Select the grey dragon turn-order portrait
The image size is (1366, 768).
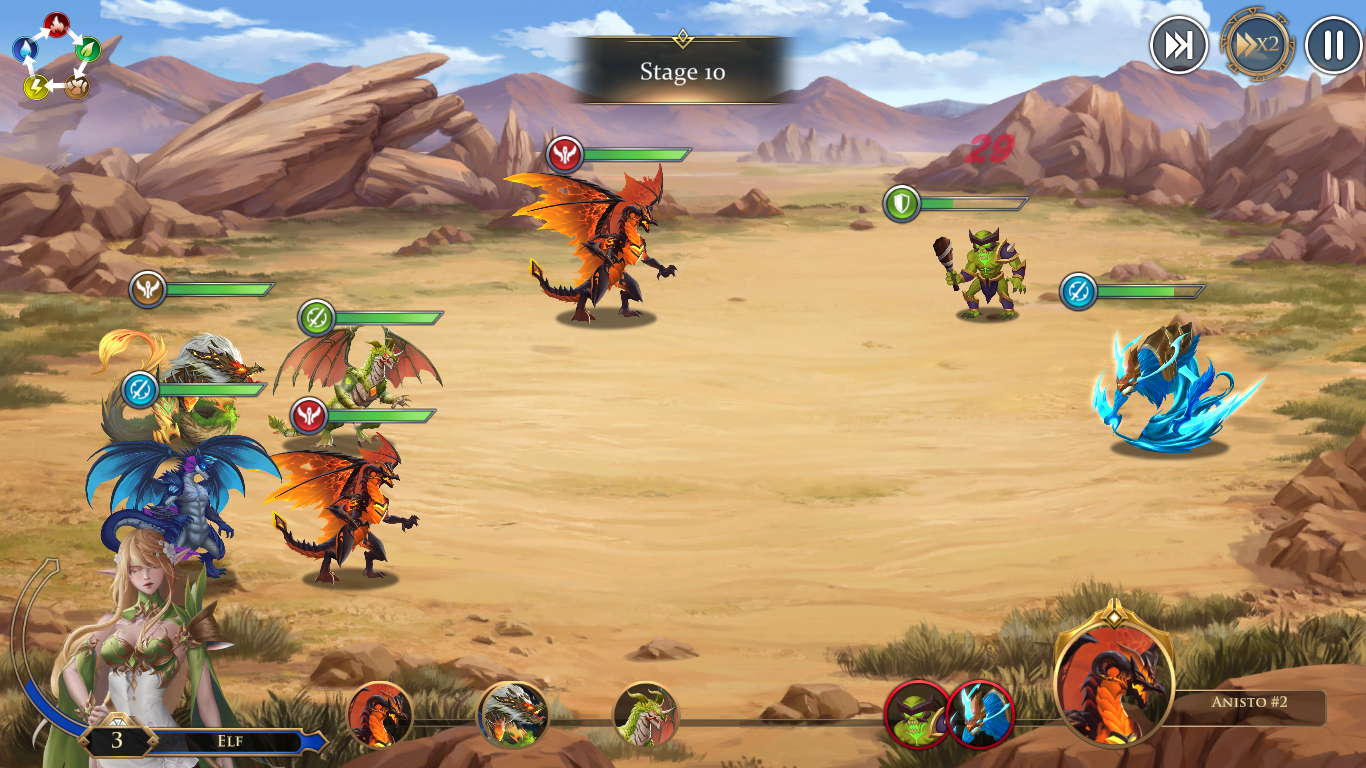(x=513, y=714)
